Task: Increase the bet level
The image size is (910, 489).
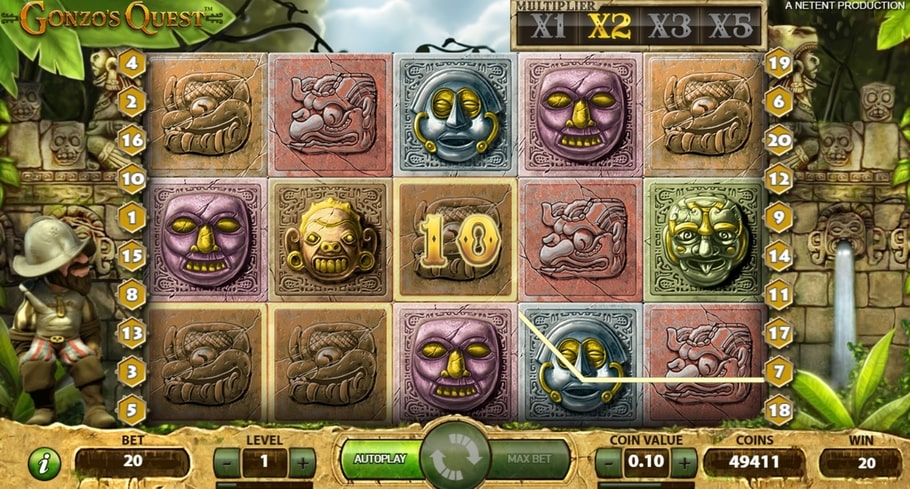Action: 302,463
